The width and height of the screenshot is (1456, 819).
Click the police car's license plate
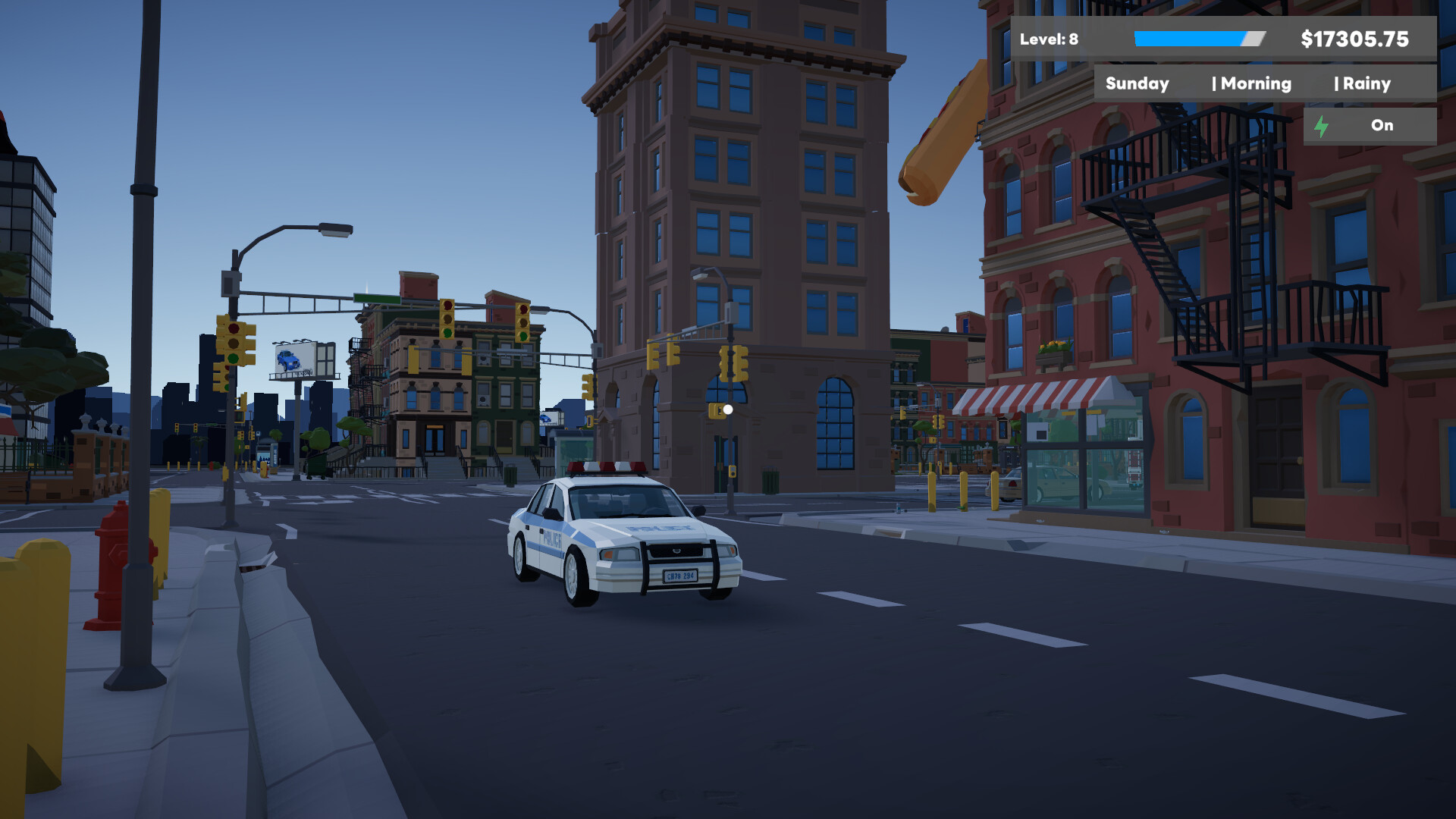click(x=679, y=576)
